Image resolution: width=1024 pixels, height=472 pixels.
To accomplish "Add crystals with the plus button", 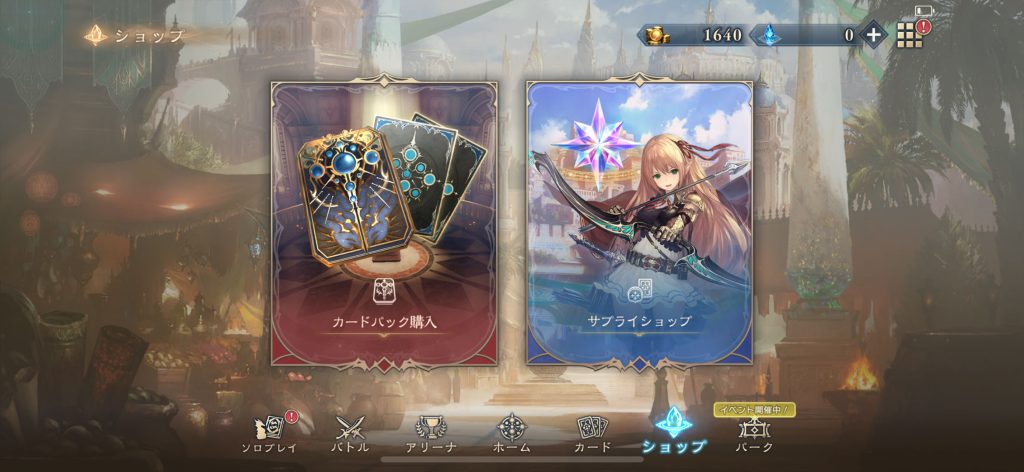I will coord(873,35).
